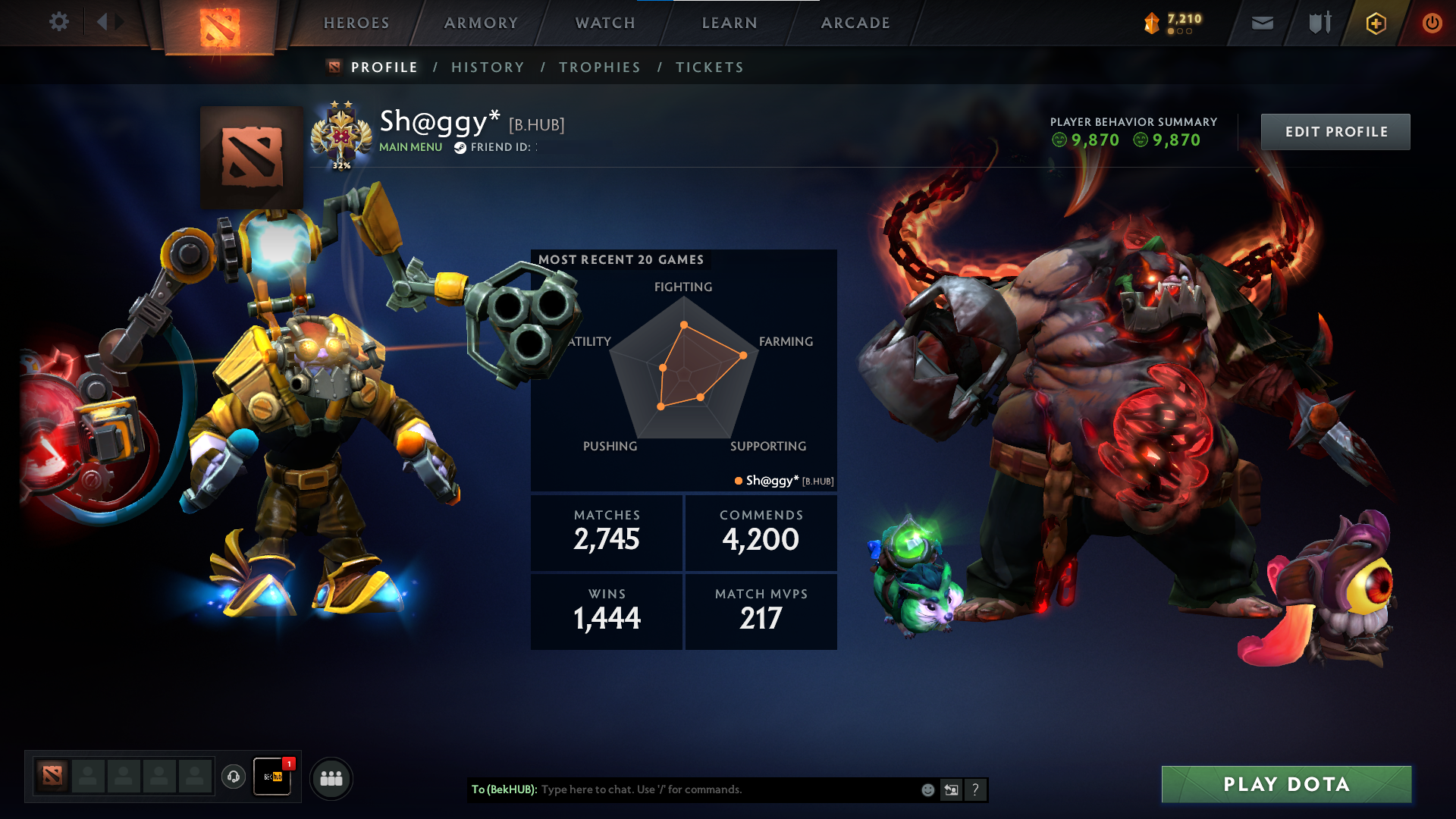Screen dimensions: 1456x819
Task: Switch to the HISTORY tab
Action: click(488, 67)
